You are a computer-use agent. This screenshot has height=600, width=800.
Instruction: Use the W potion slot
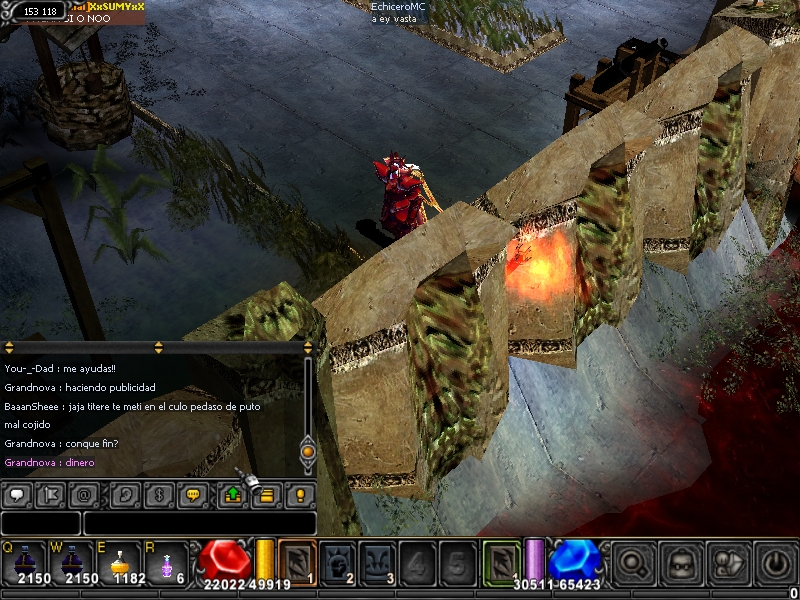coord(70,562)
